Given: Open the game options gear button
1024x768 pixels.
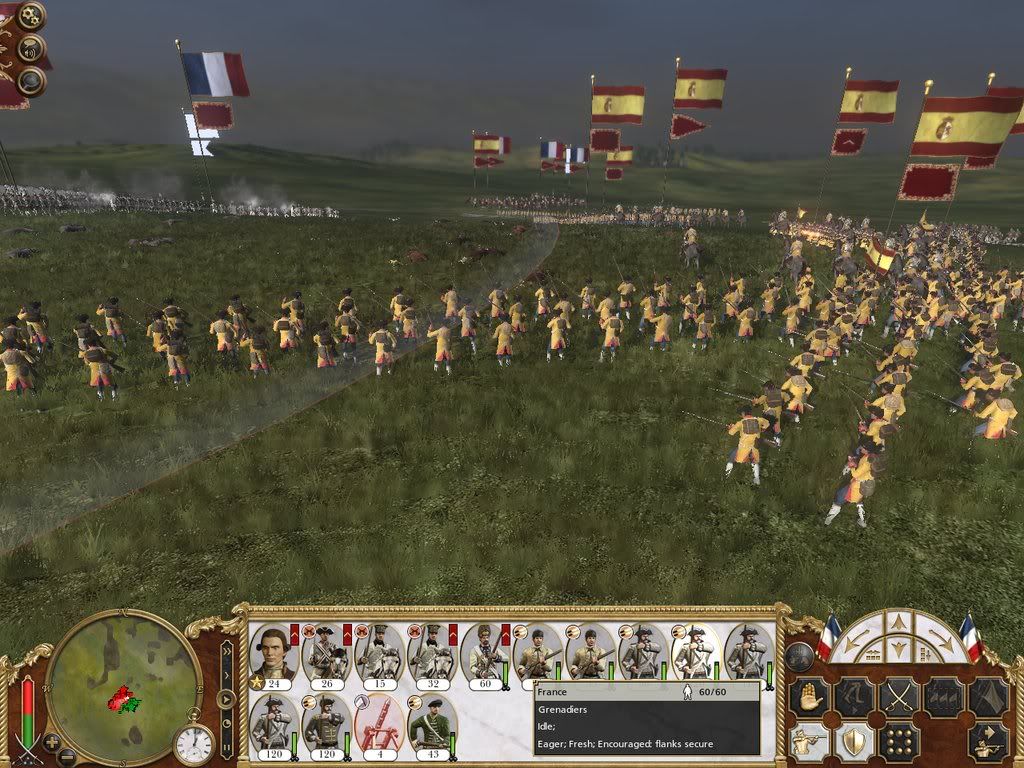Looking at the screenshot, I should [32, 16].
